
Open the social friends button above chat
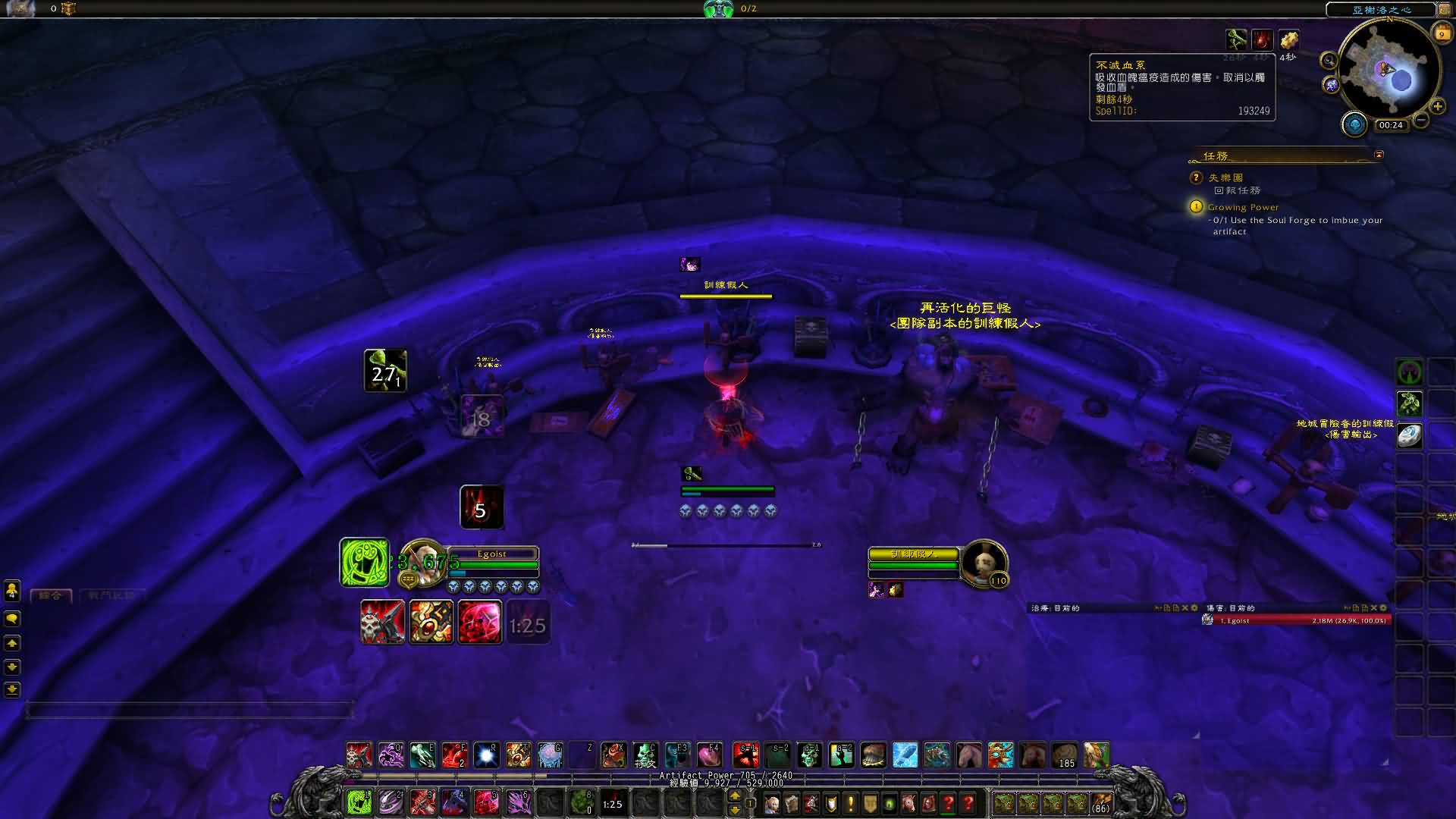pyautogui.click(x=12, y=591)
